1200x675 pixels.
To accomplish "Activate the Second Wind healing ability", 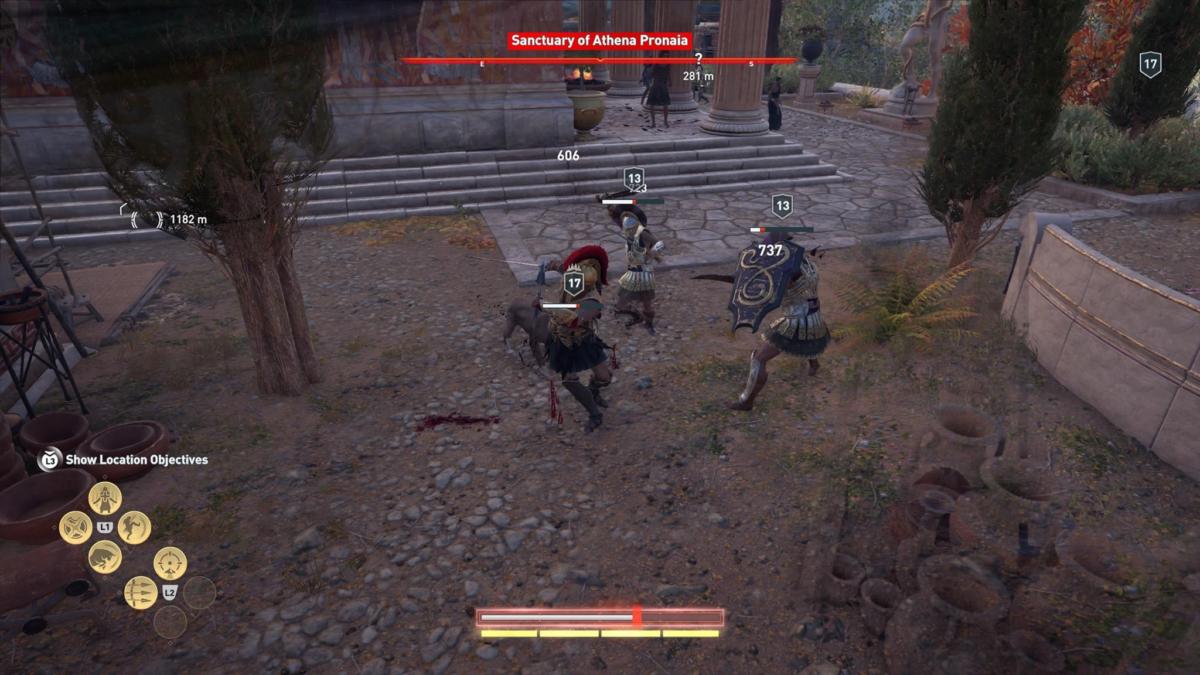I will 105,497.
